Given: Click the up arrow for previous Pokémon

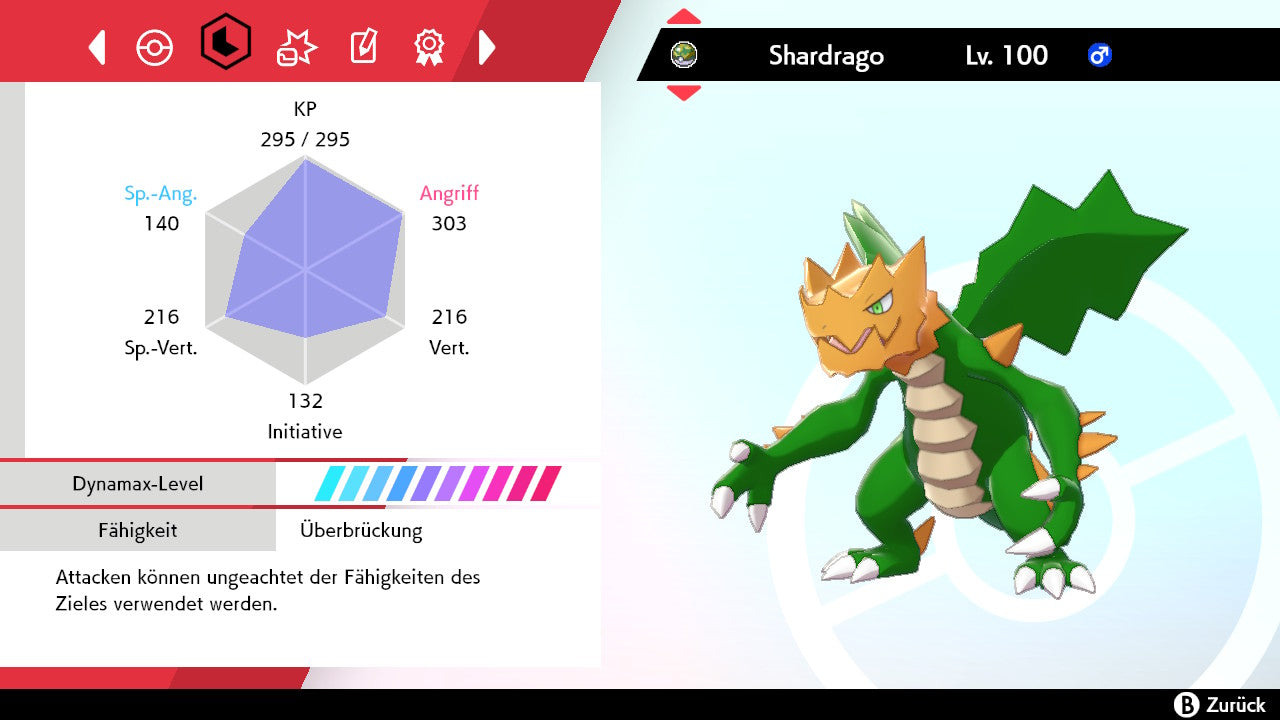Looking at the screenshot, I should (x=684, y=16).
